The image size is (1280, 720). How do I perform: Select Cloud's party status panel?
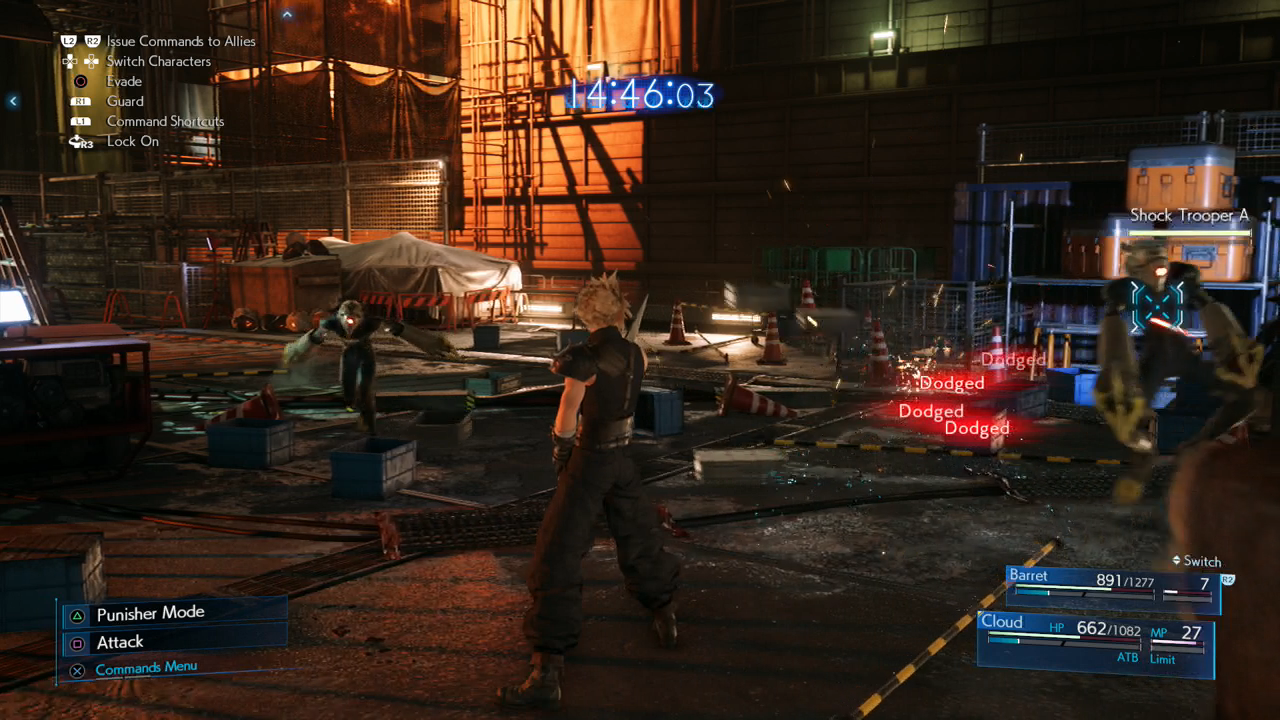pos(1096,642)
